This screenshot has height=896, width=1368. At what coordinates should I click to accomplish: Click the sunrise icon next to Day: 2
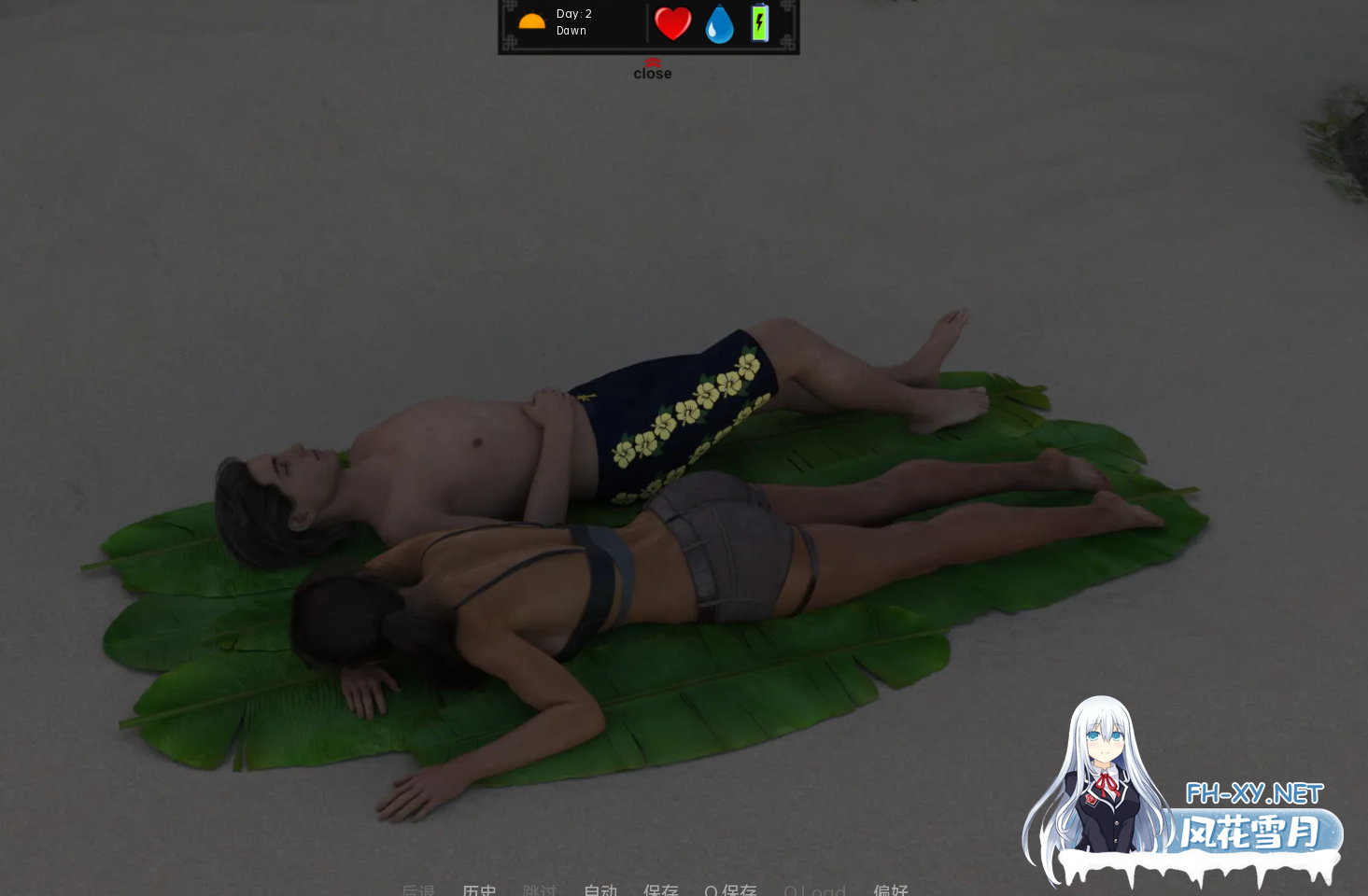pos(530,22)
